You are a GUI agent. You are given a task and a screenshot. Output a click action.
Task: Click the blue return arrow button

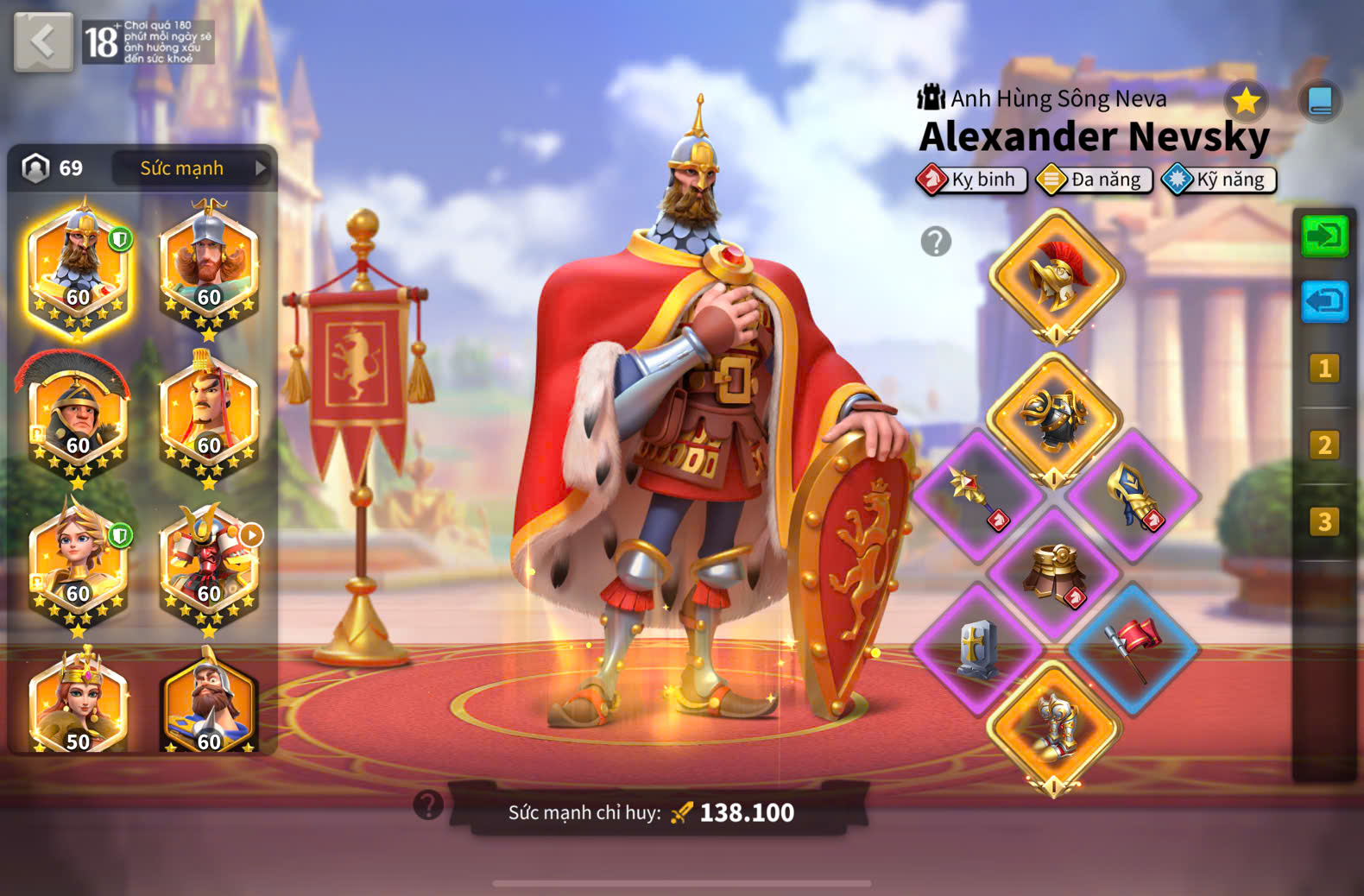(1324, 301)
